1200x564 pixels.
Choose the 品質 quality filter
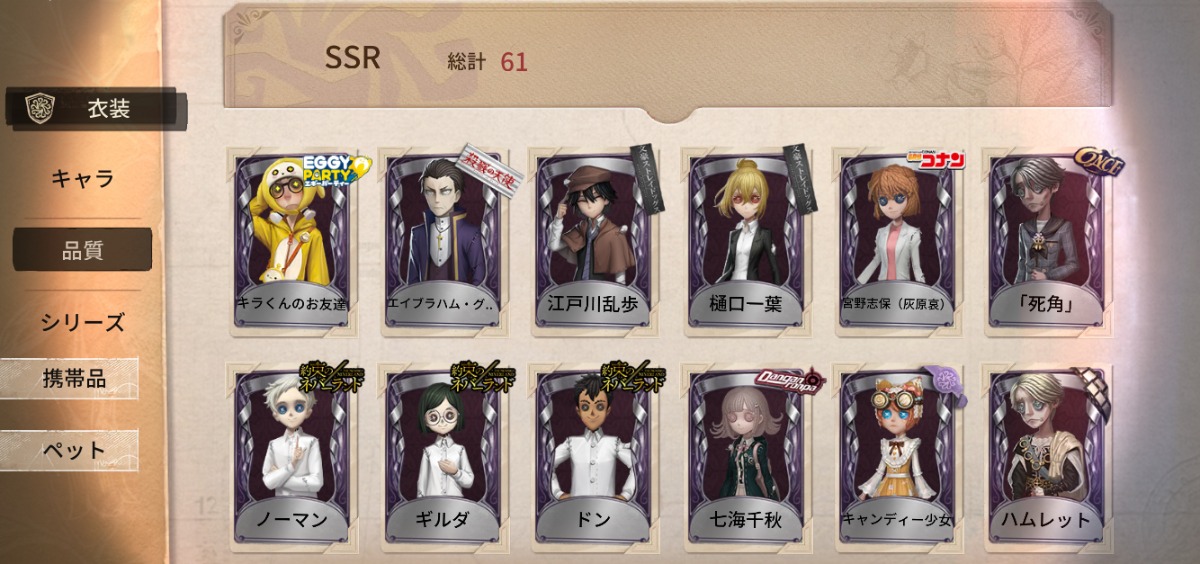coord(82,250)
